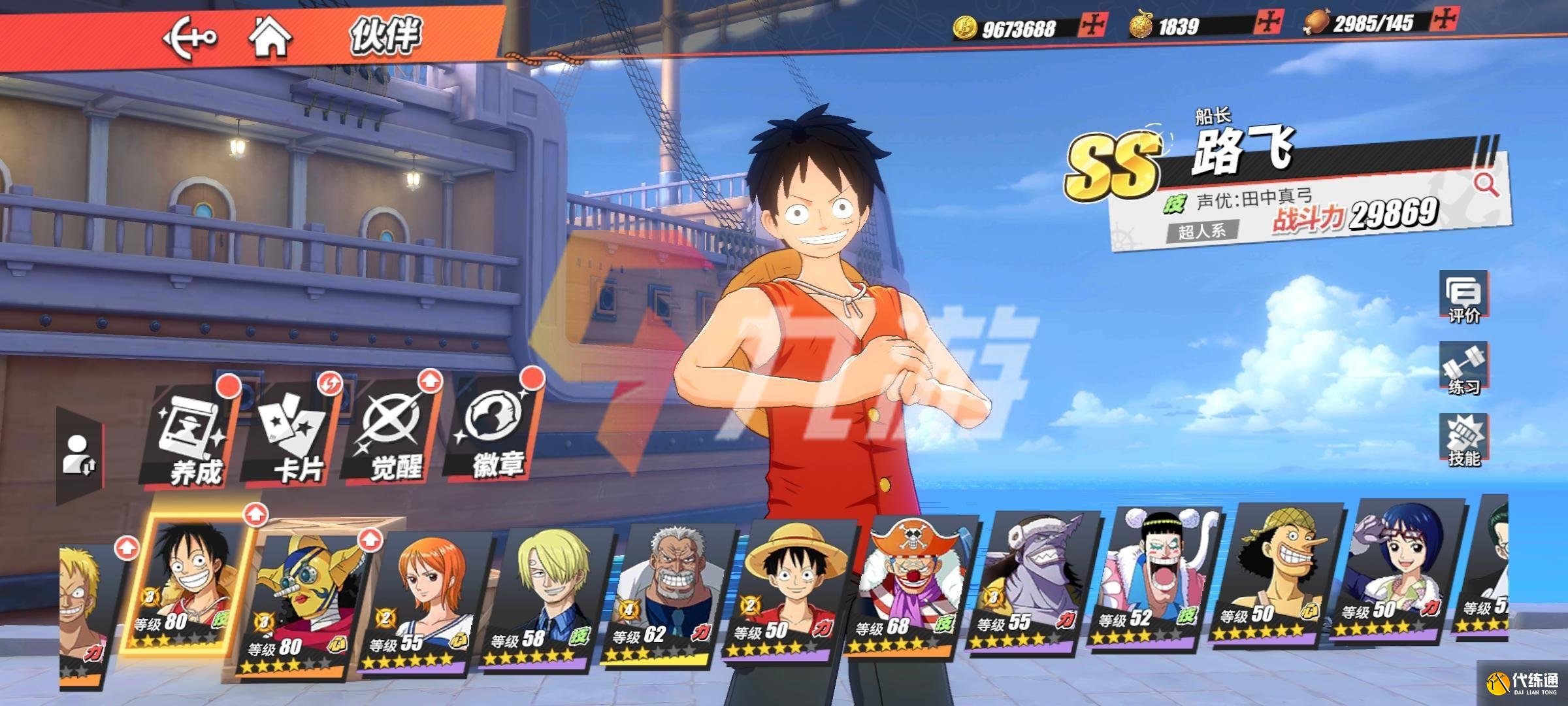Go back using the anchor icon
Image resolution: width=1568 pixels, height=706 pixels.
pos(189,37)
